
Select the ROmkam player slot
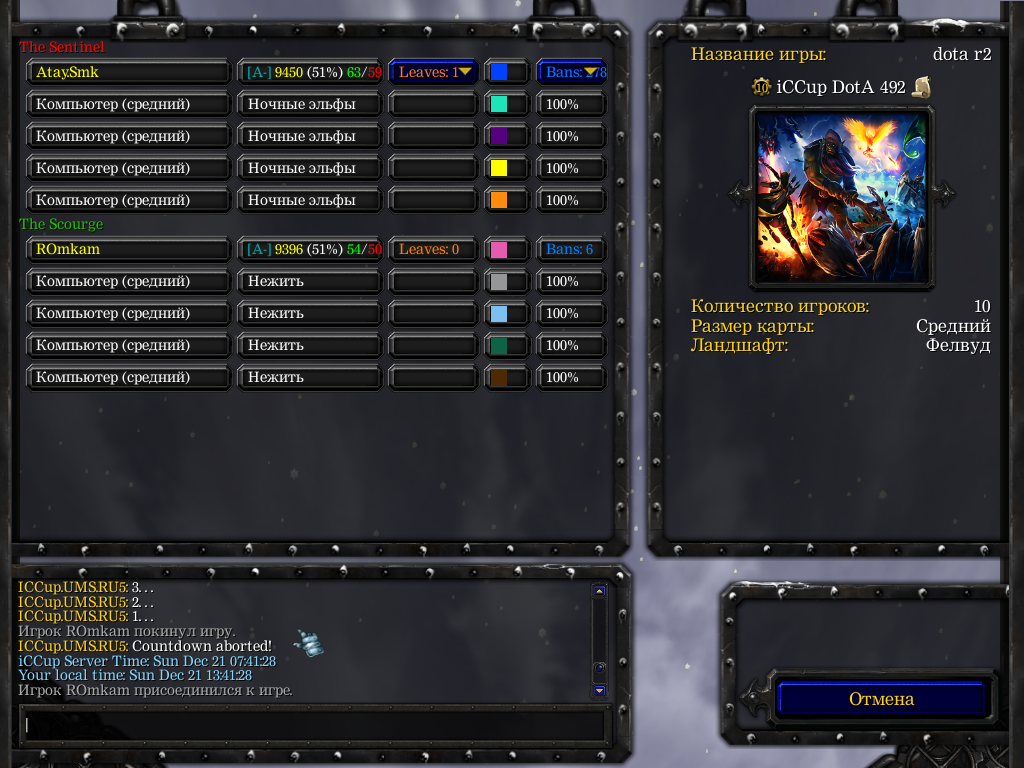[128, 249]
